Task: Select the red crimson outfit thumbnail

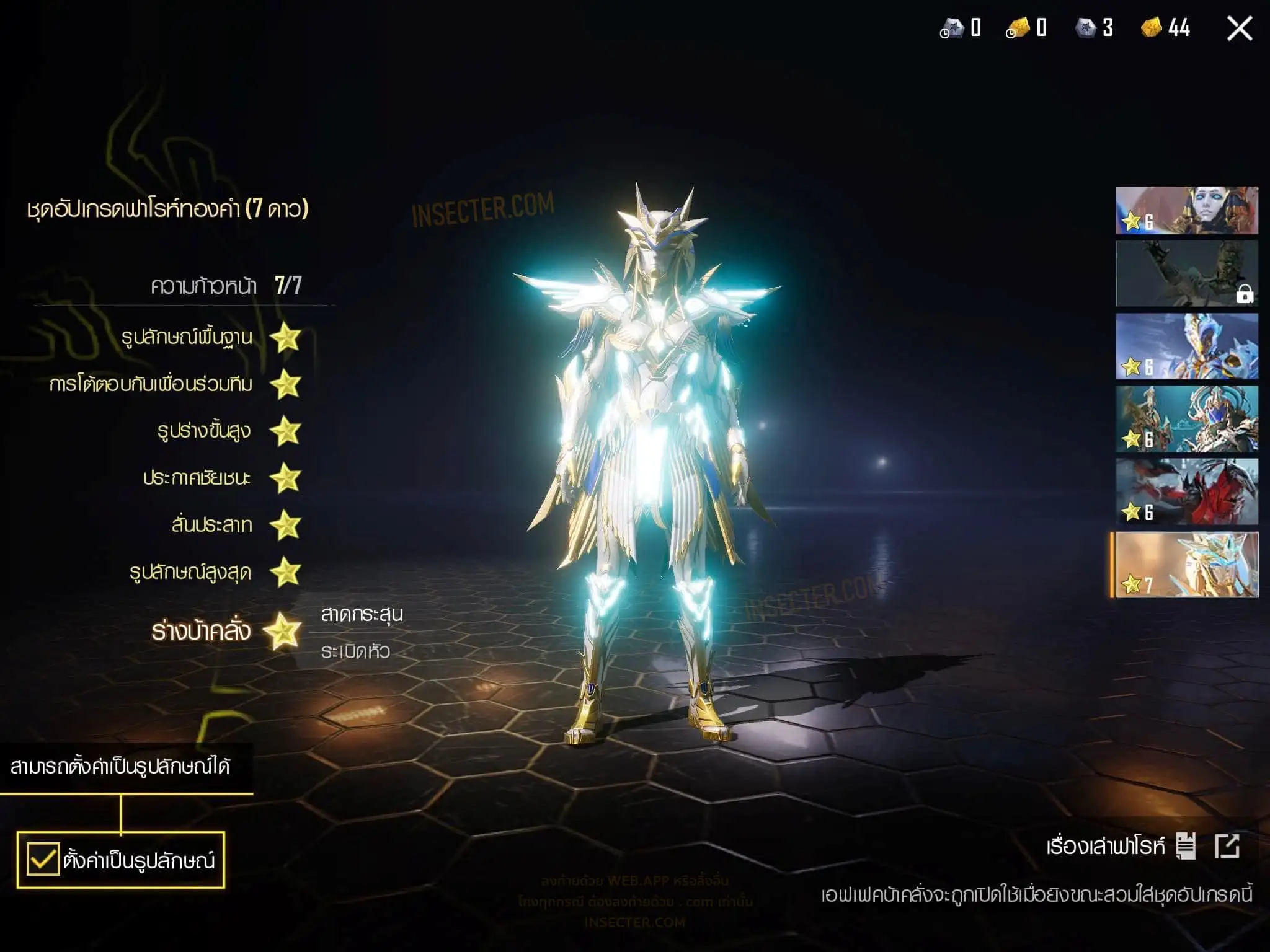Action: [1186, 491]
